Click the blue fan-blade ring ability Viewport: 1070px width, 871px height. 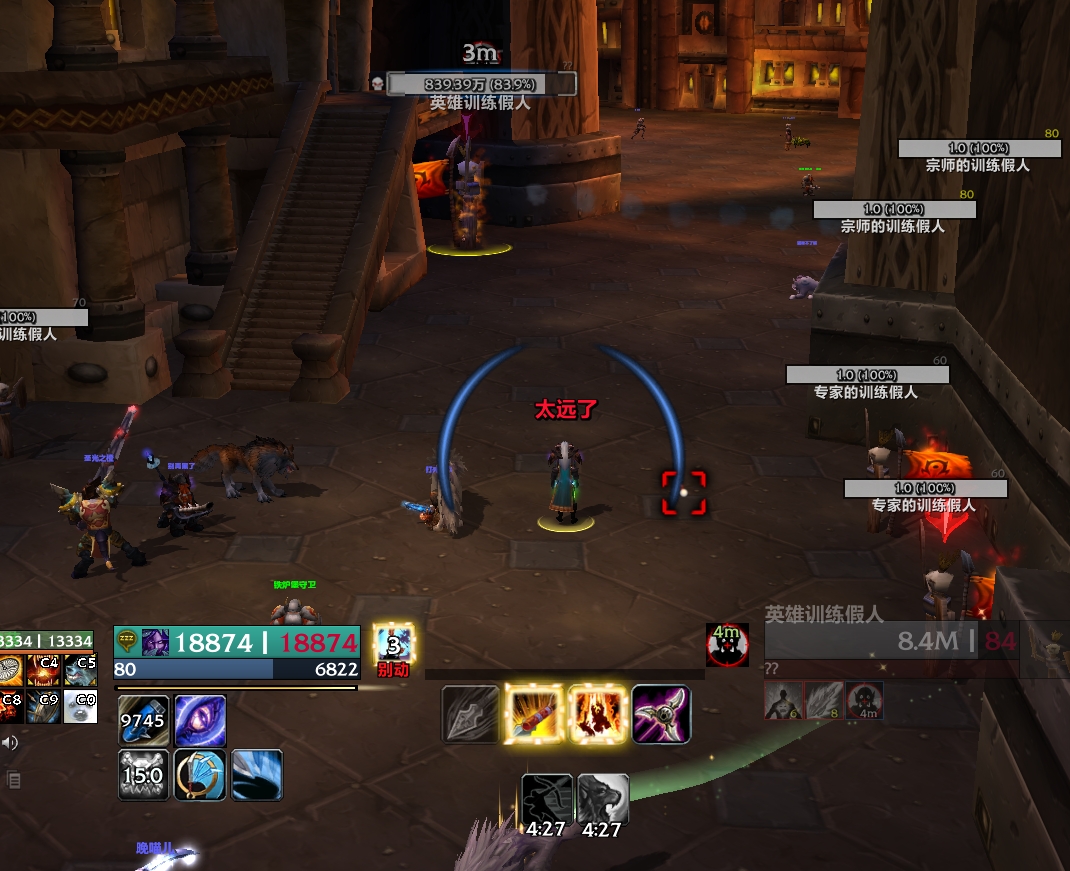(201, 775)
